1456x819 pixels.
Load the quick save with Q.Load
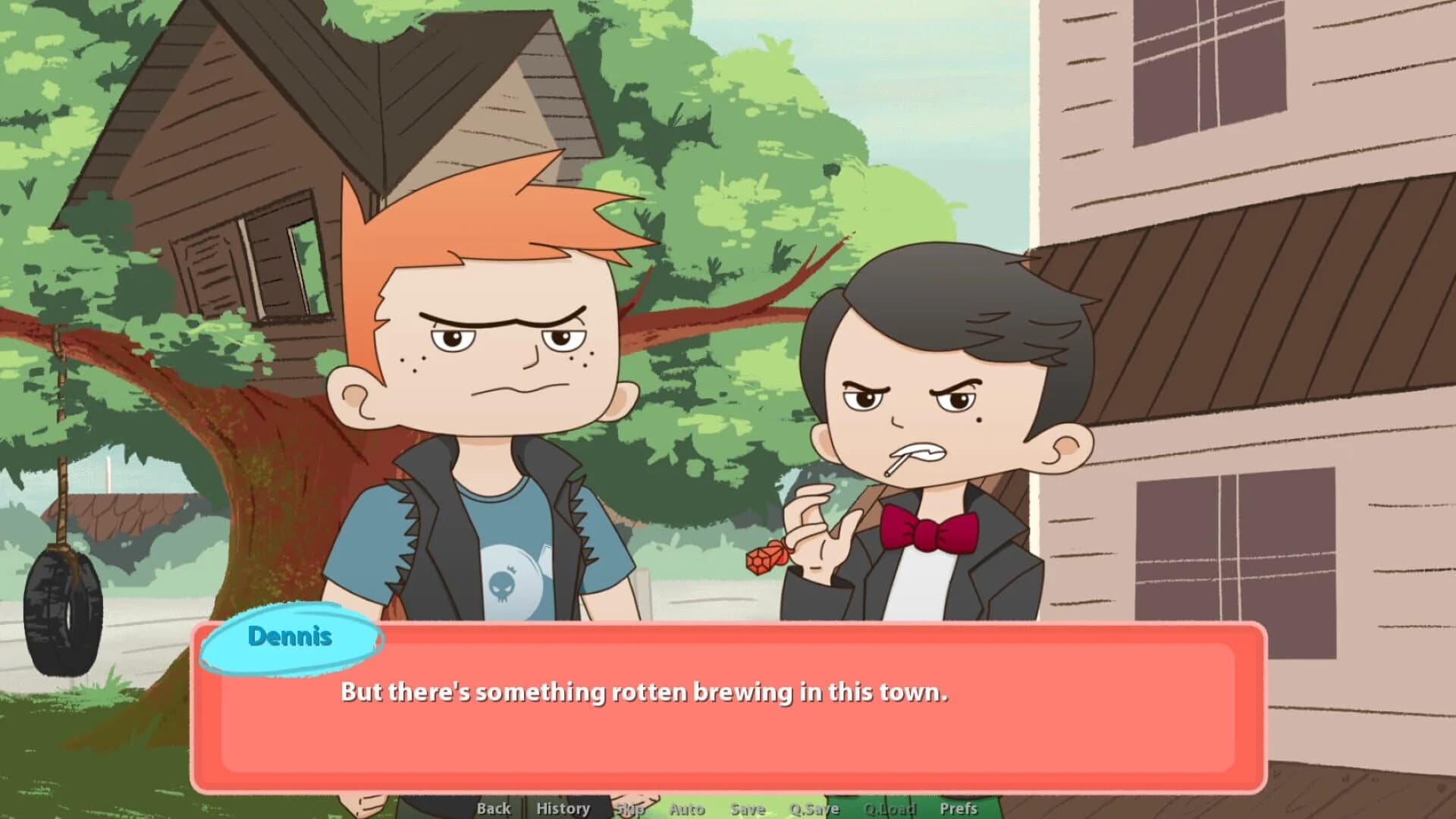coord(890,808)
